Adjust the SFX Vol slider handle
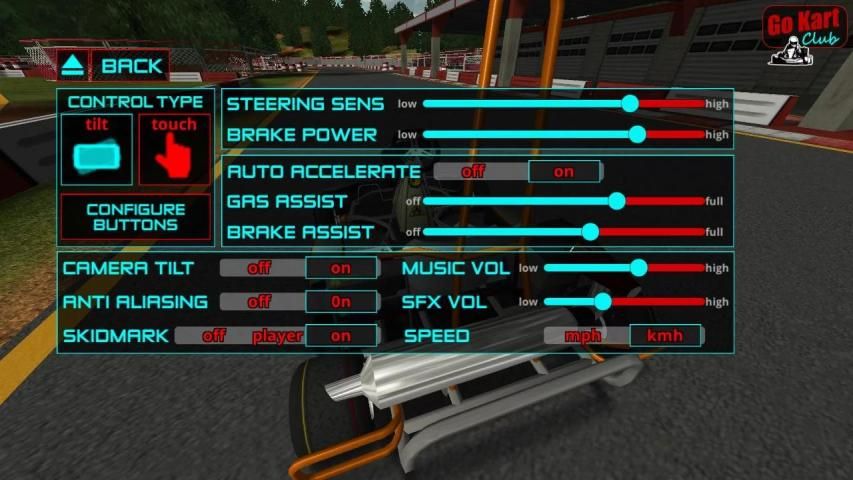This screenshot has width=853, height=480. point(602,301)
